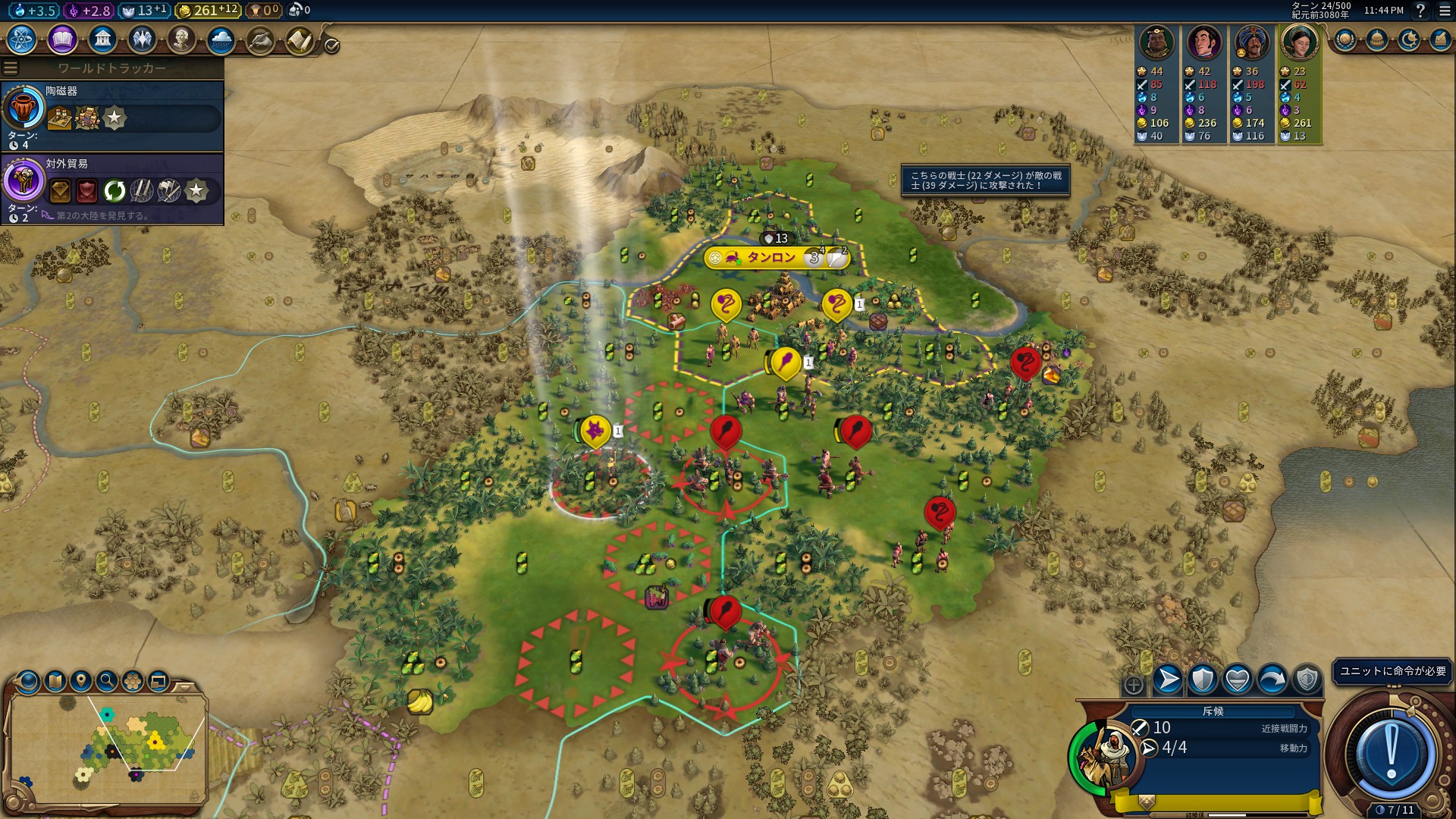Toggle the World Tracker hamburger menu
1456x819 pixels.
click(x=11, y=68)
